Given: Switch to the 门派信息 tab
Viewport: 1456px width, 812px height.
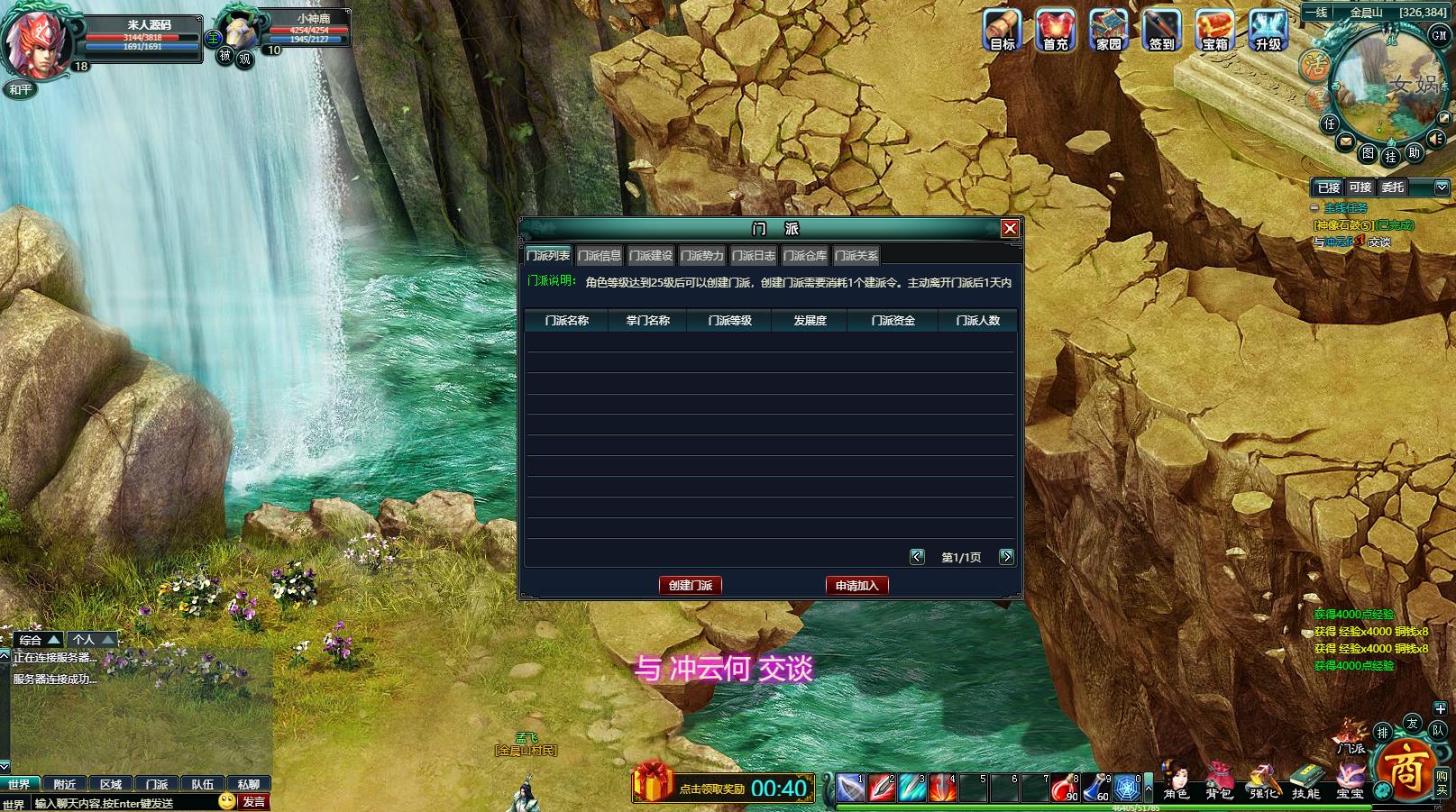Looking at the screenshot, I should (600, 256).
